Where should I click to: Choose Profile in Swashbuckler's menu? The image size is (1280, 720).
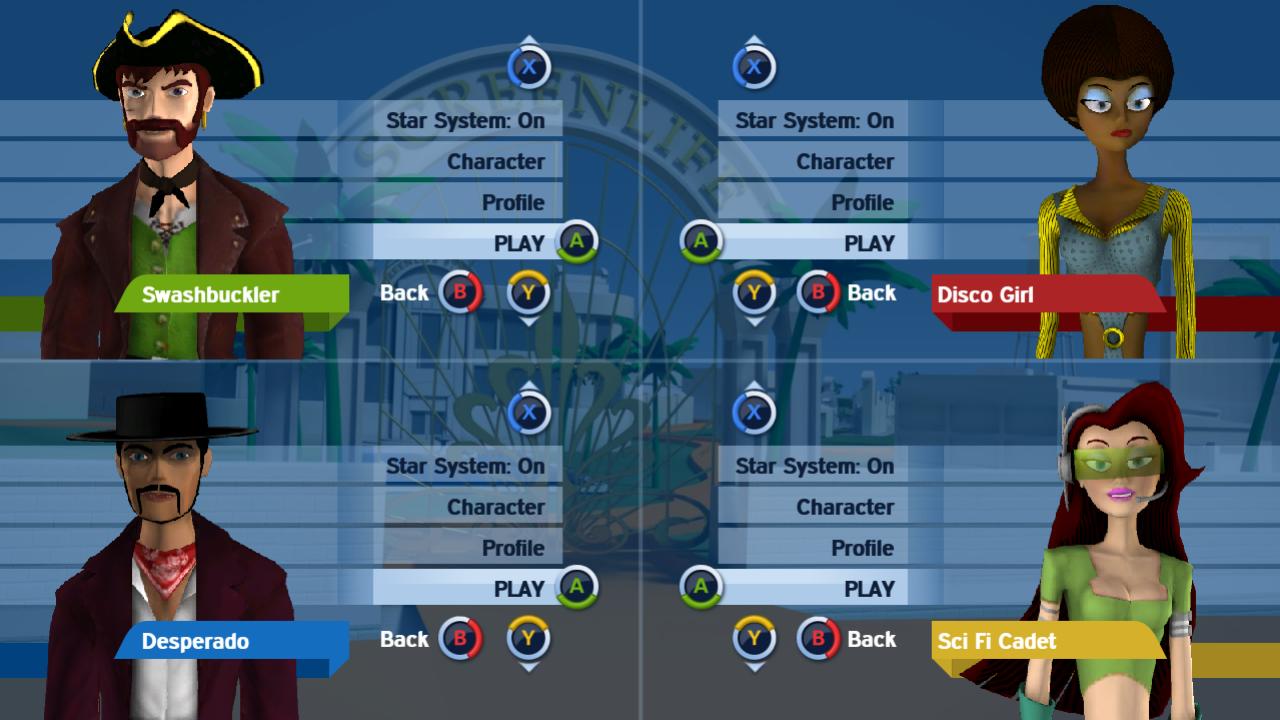513,203
